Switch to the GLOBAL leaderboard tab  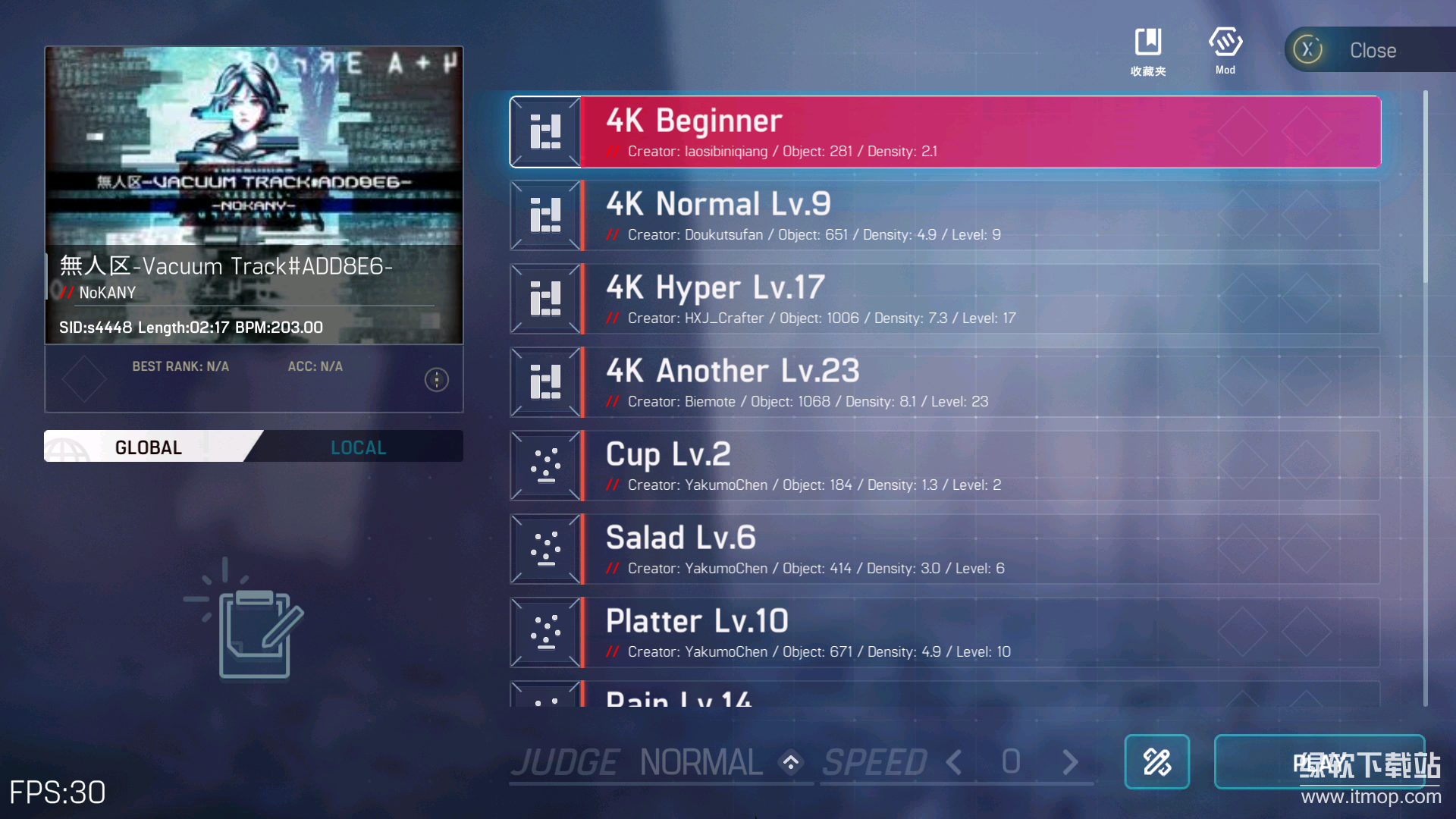[x=148, y=447]
